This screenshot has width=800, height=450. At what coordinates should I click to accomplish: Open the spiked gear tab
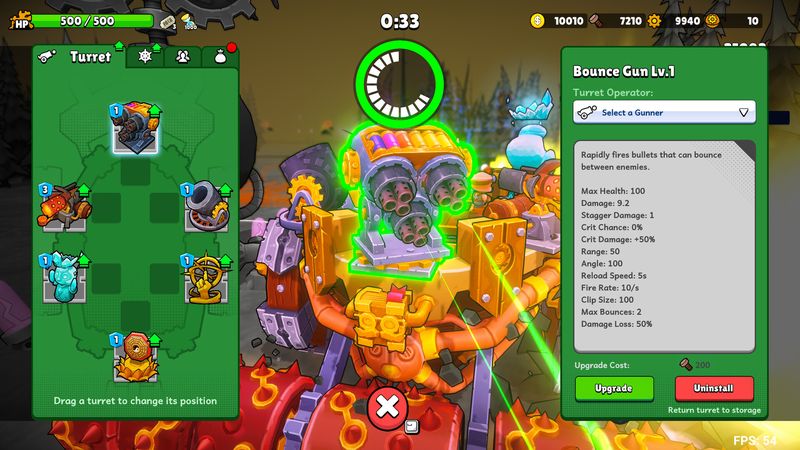144,57
